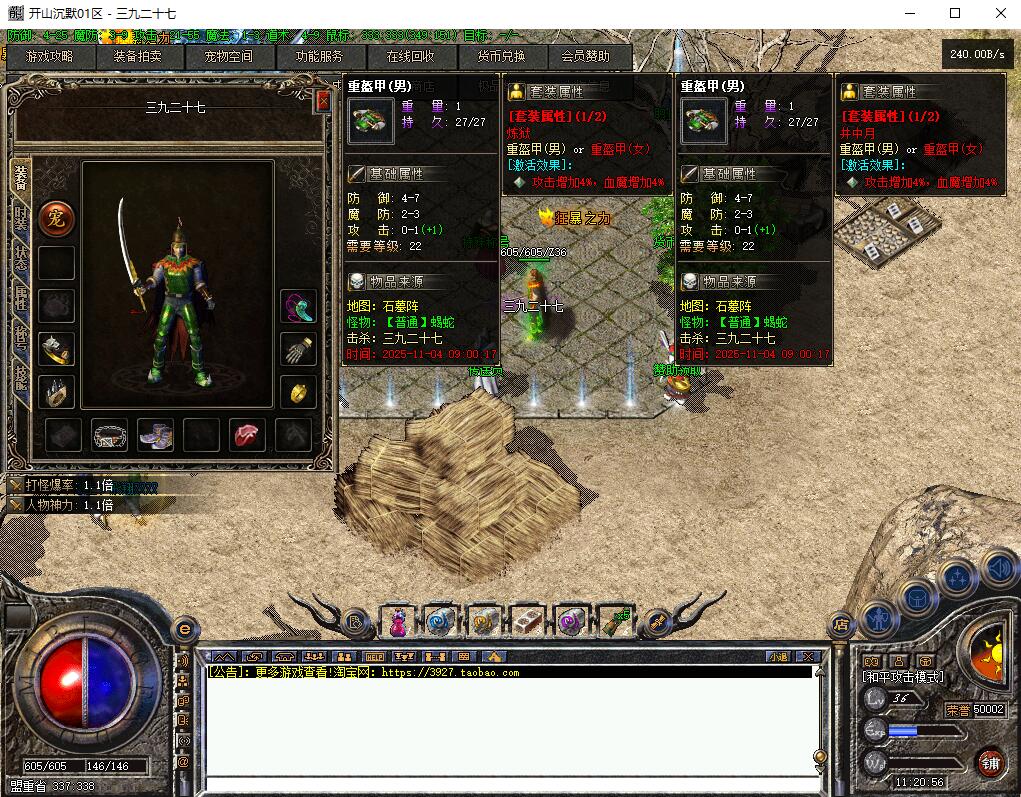Open the 装备拍卖 auction menu

point(138,57)
